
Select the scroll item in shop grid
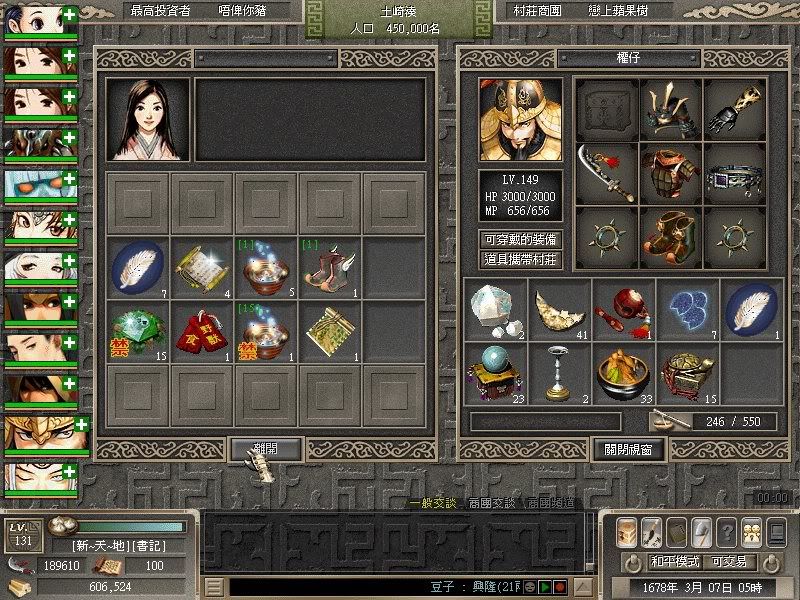click(201, 265)
